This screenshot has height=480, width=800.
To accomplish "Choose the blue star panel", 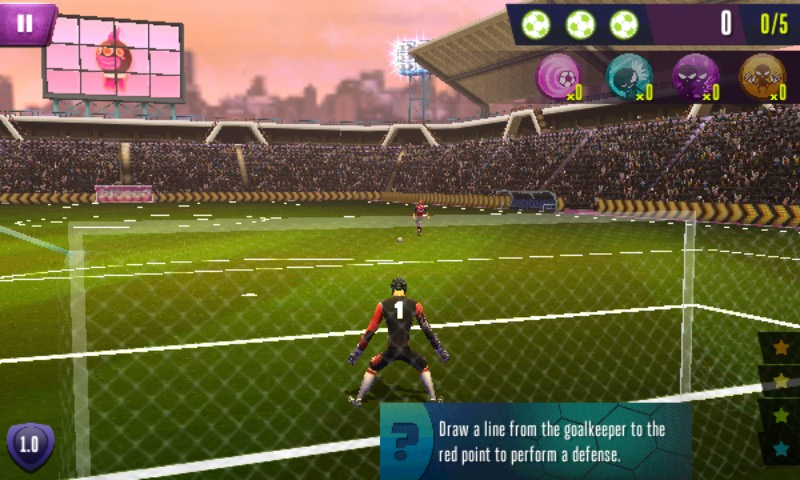I will (781, 447).
